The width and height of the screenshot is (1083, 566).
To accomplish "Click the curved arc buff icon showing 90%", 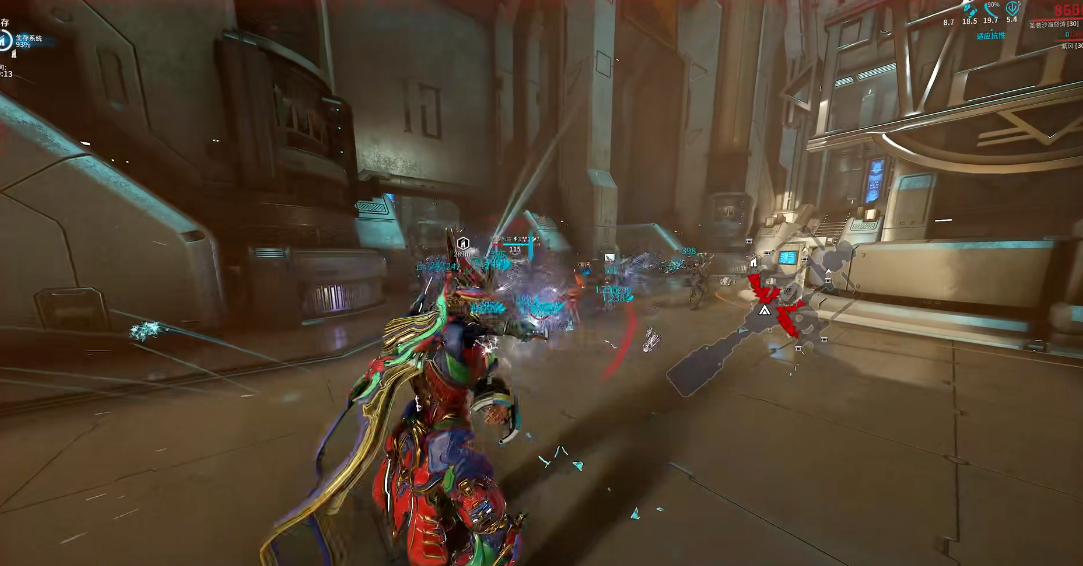I will 990,9.
